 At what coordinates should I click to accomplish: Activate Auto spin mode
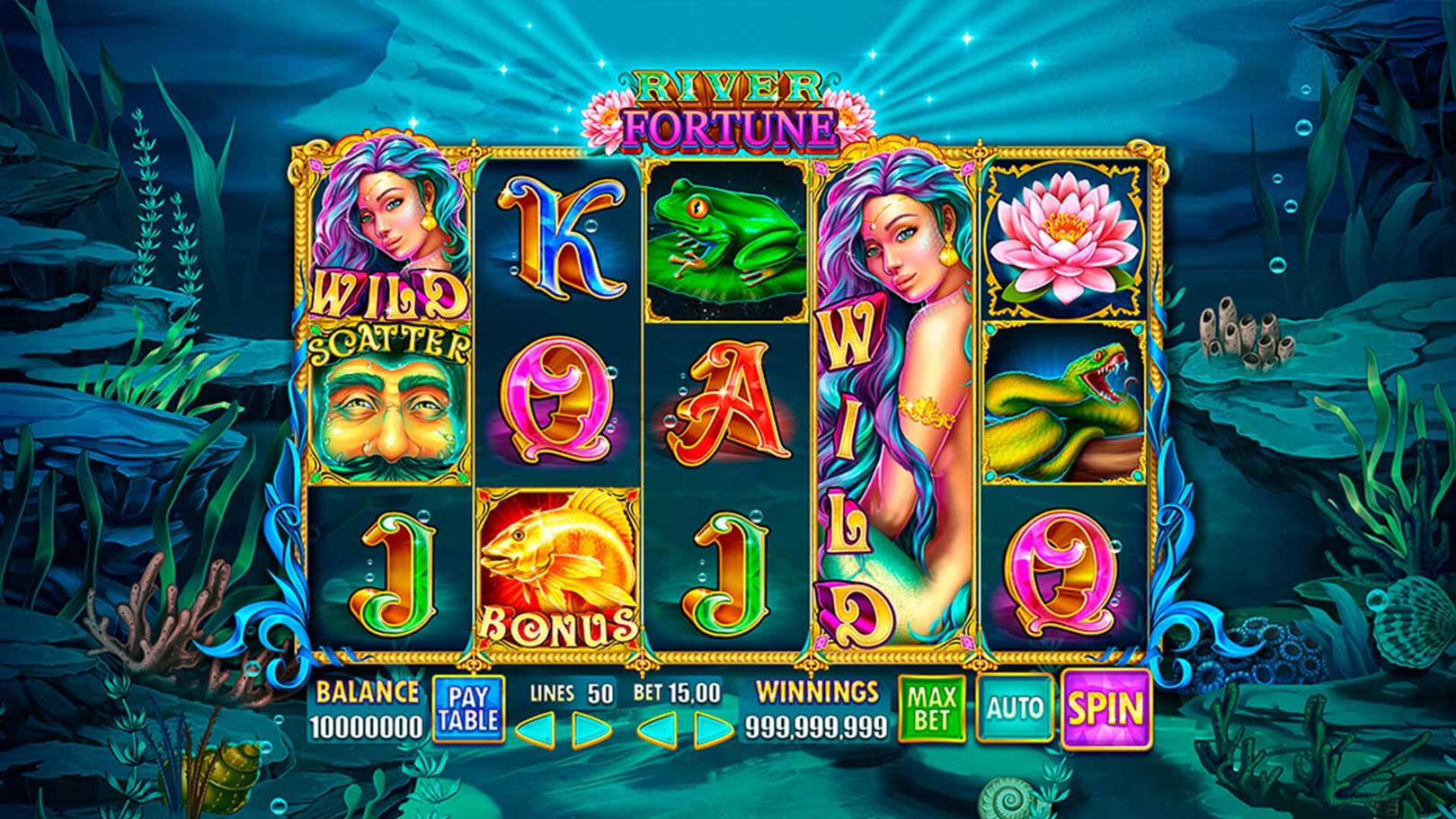click(1014, 709)
